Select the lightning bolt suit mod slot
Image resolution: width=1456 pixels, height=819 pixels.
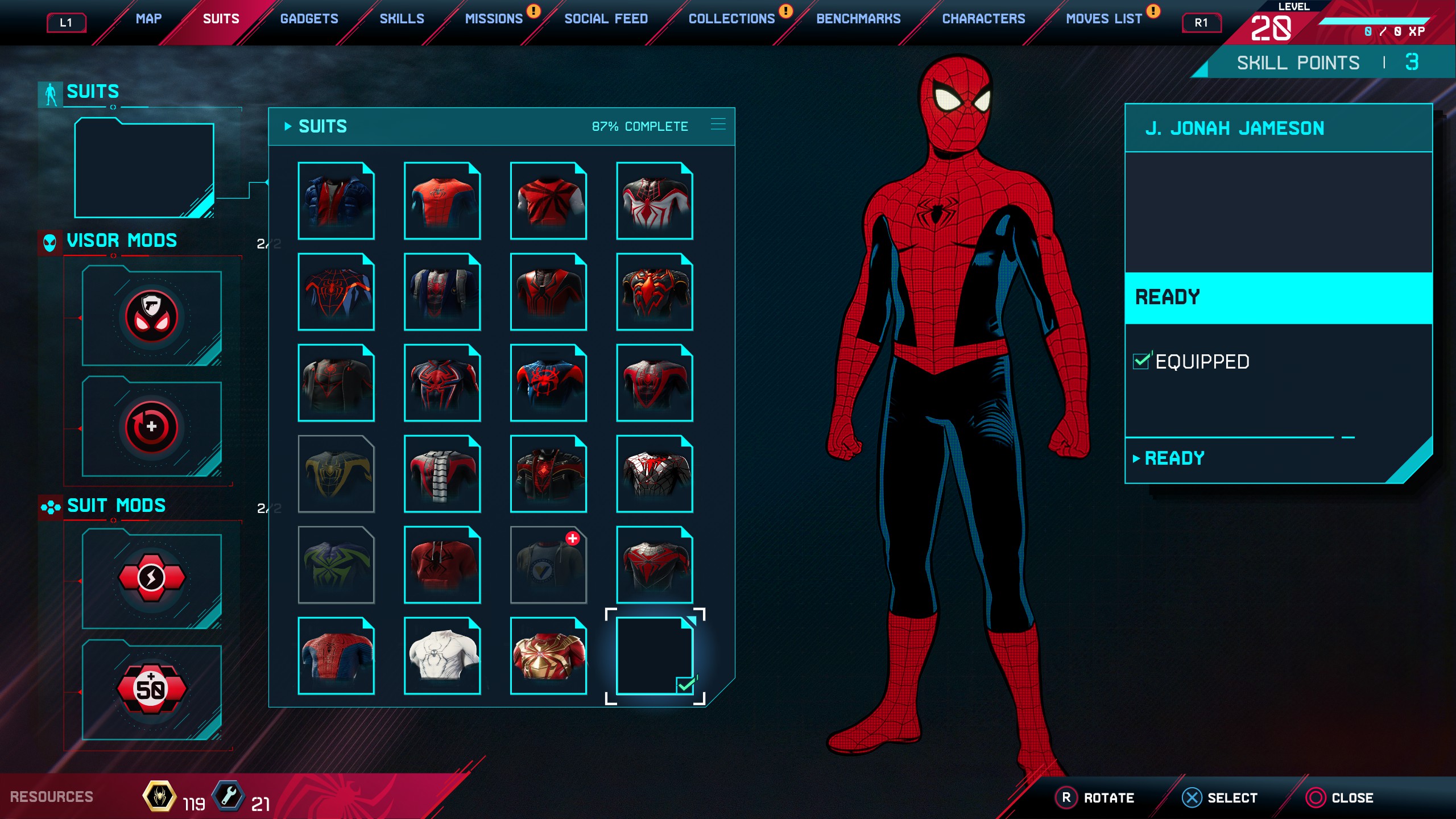[151, 578]
